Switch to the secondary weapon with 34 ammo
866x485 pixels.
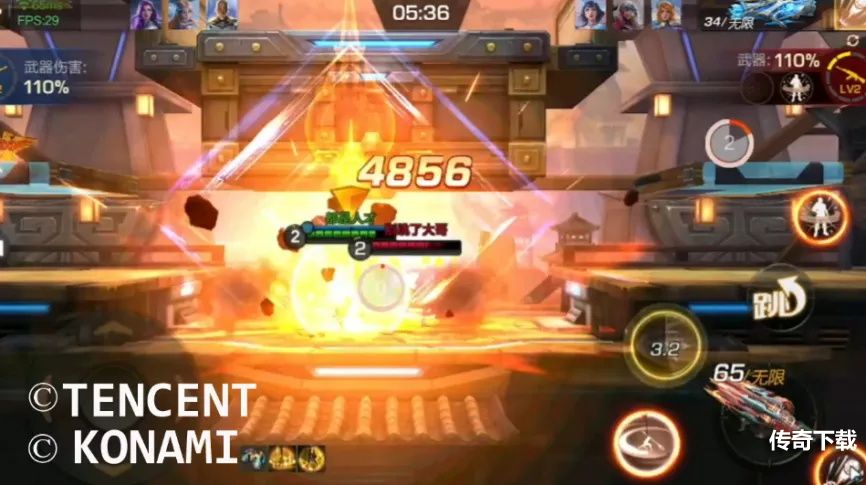(770, 14)
